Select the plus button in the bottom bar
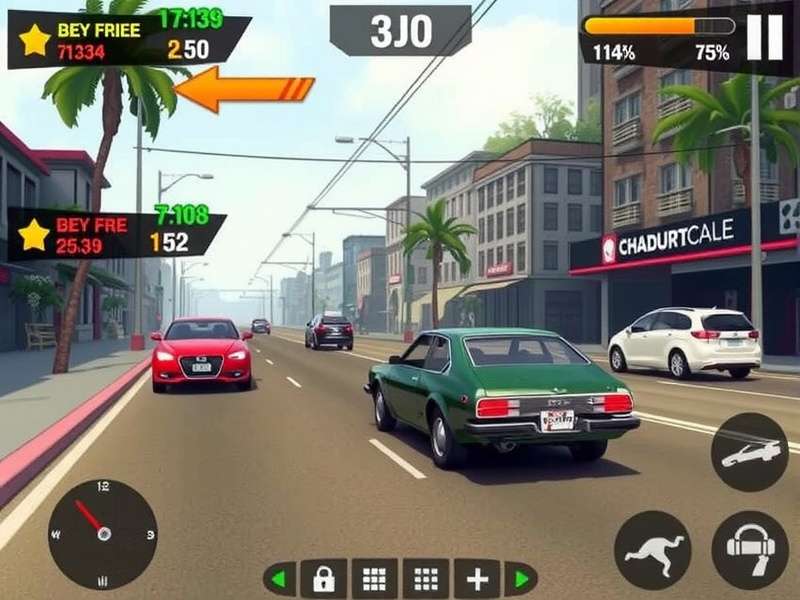Screen dimensions: 800x600 (x=476, y=579)
